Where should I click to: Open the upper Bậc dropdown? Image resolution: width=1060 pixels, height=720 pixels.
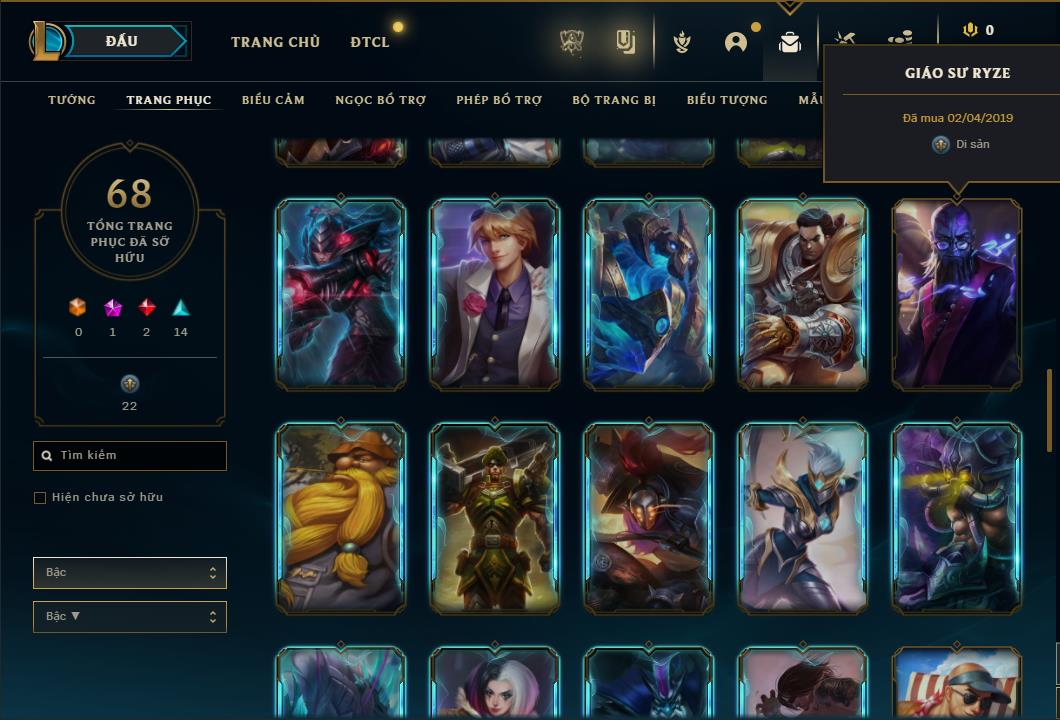click(130, 573)
